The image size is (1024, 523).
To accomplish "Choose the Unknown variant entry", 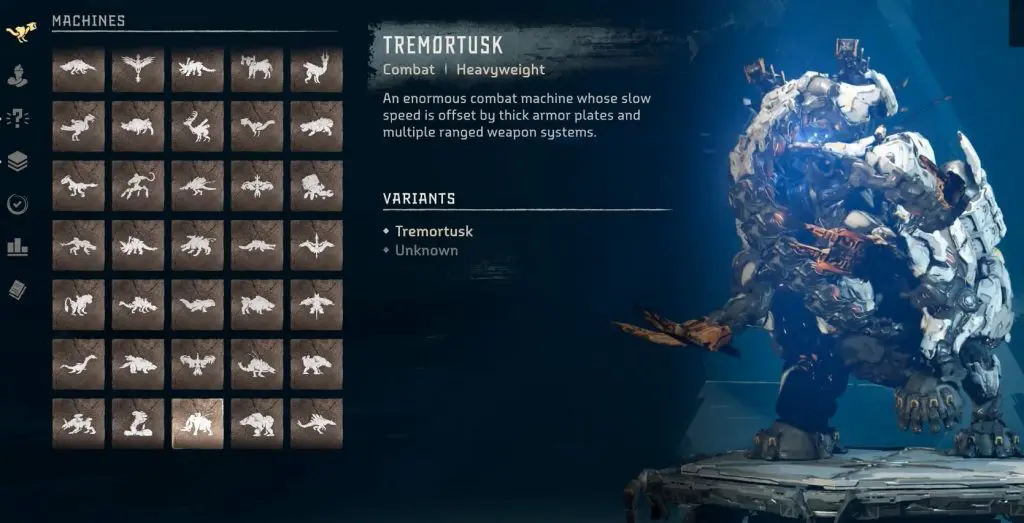I will [426, 250].
